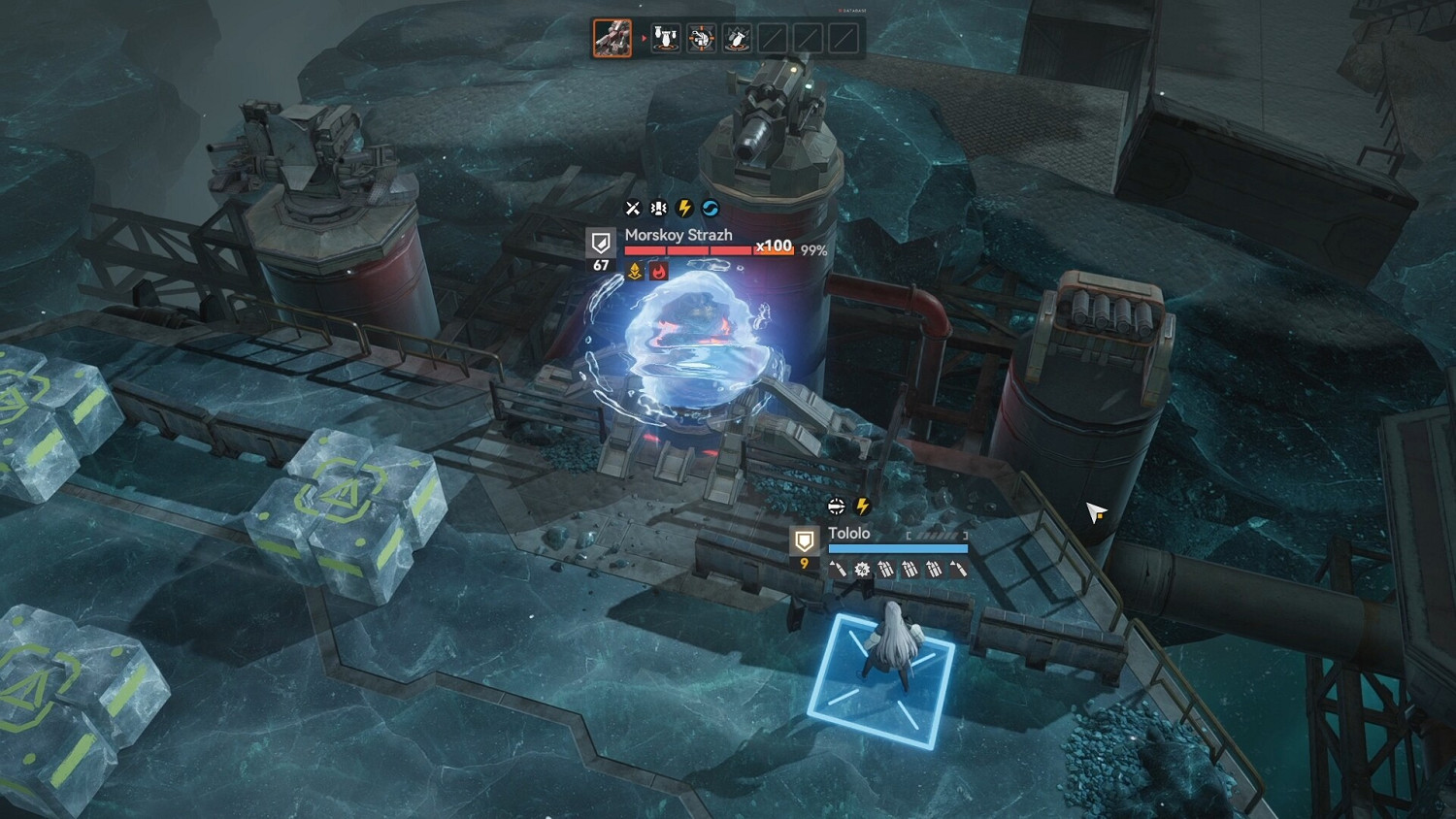Viewport: 1456px width, 819px height.
Task: Open the turret targeting ability
Action: point(700,39)
